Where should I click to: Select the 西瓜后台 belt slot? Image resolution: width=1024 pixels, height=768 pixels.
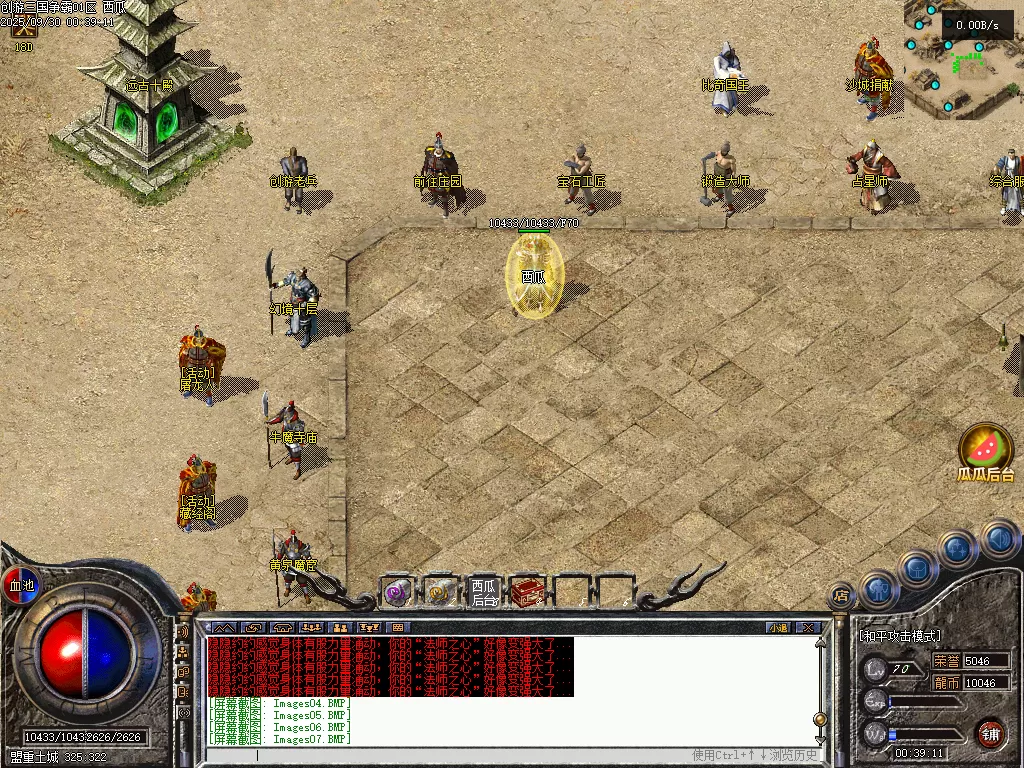484,592
